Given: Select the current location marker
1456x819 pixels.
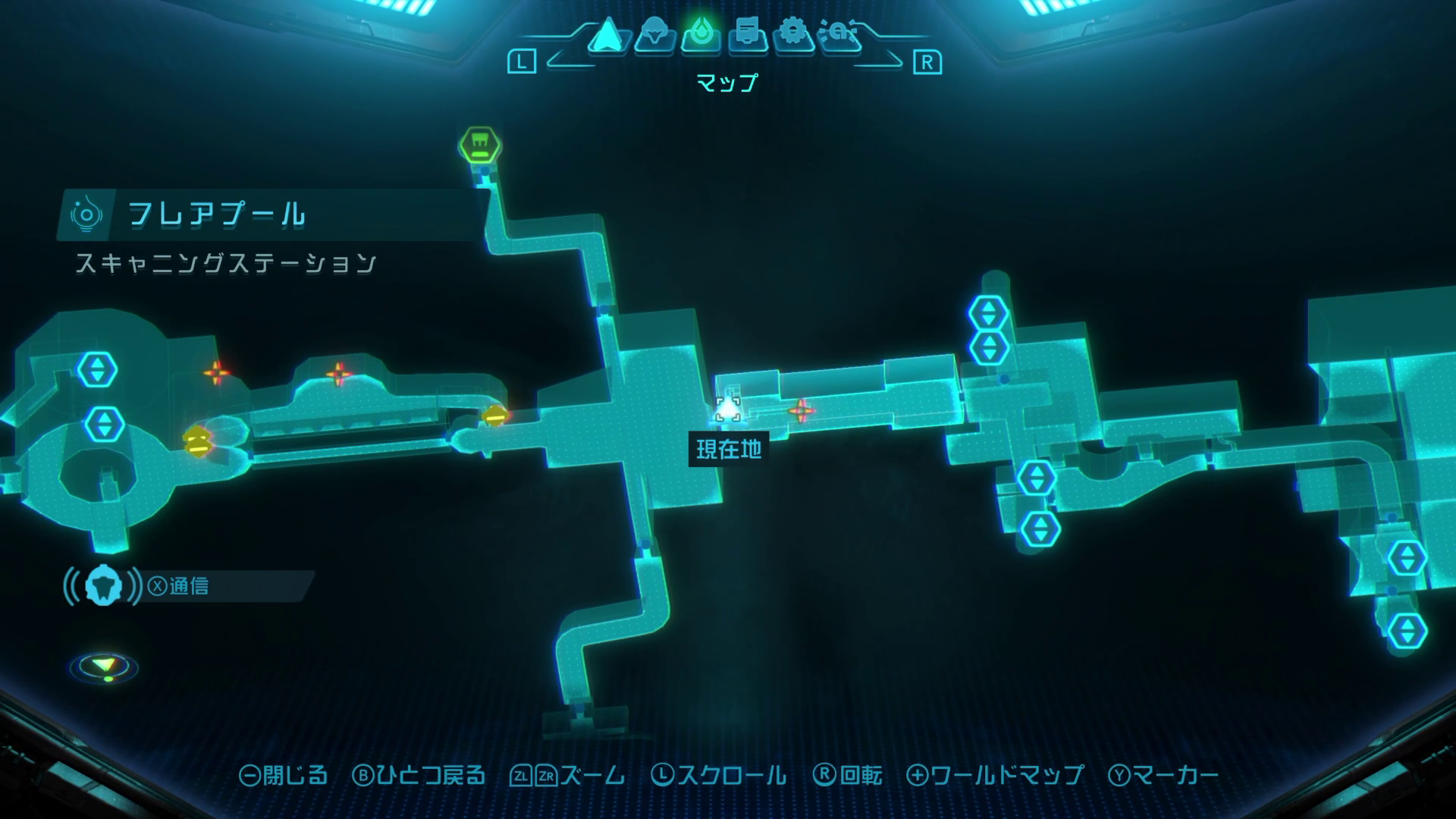Looking at the screenshot, I should 728,409.
